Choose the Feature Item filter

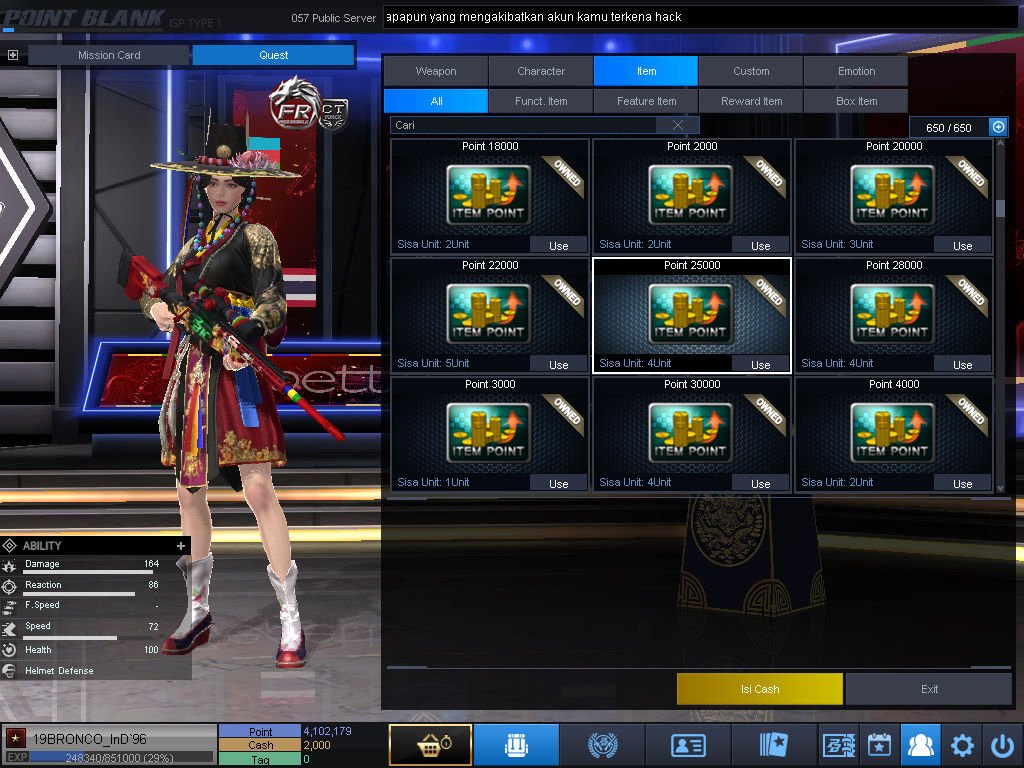point(646,101)
